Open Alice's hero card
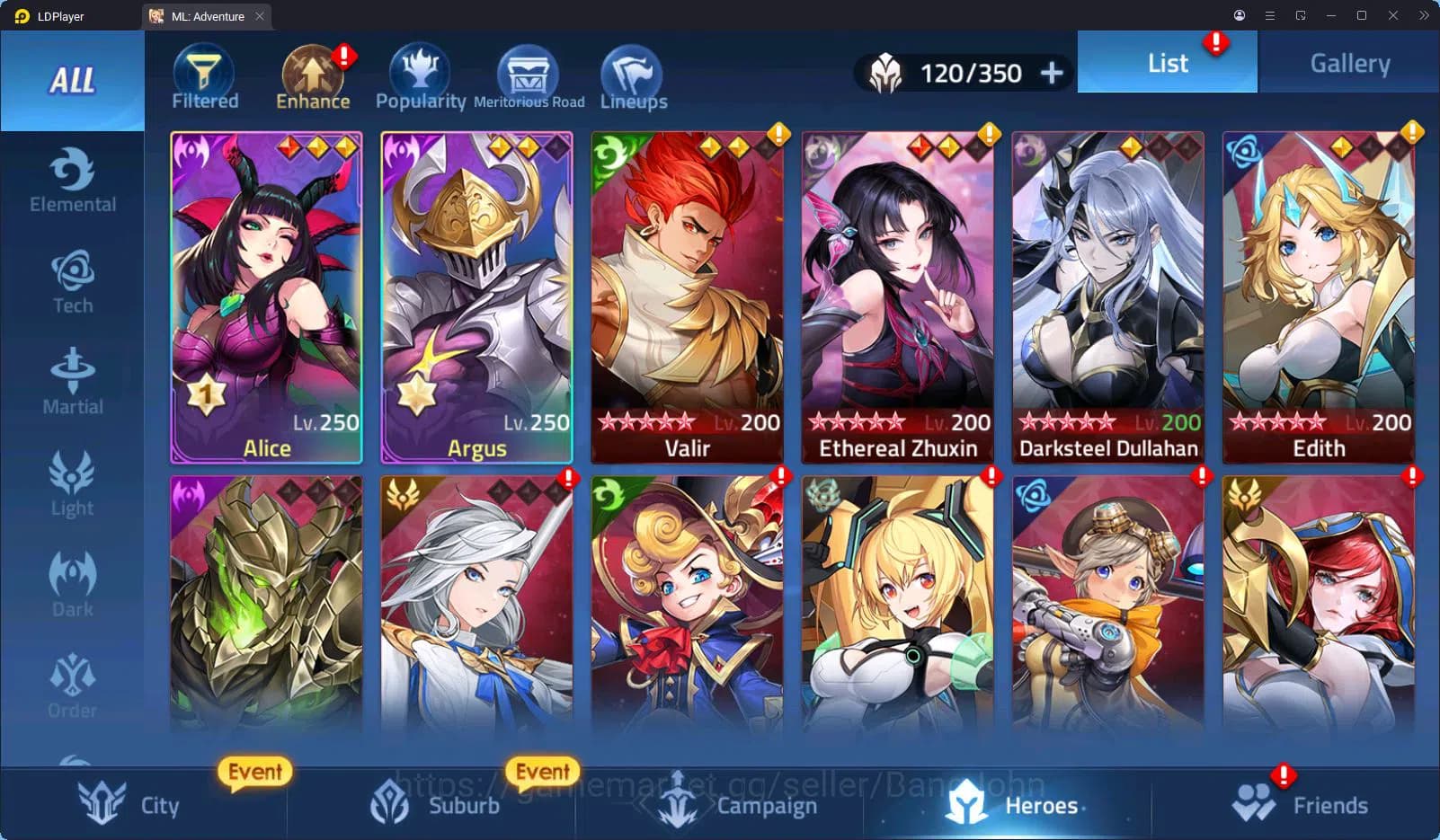 [265, 296]
